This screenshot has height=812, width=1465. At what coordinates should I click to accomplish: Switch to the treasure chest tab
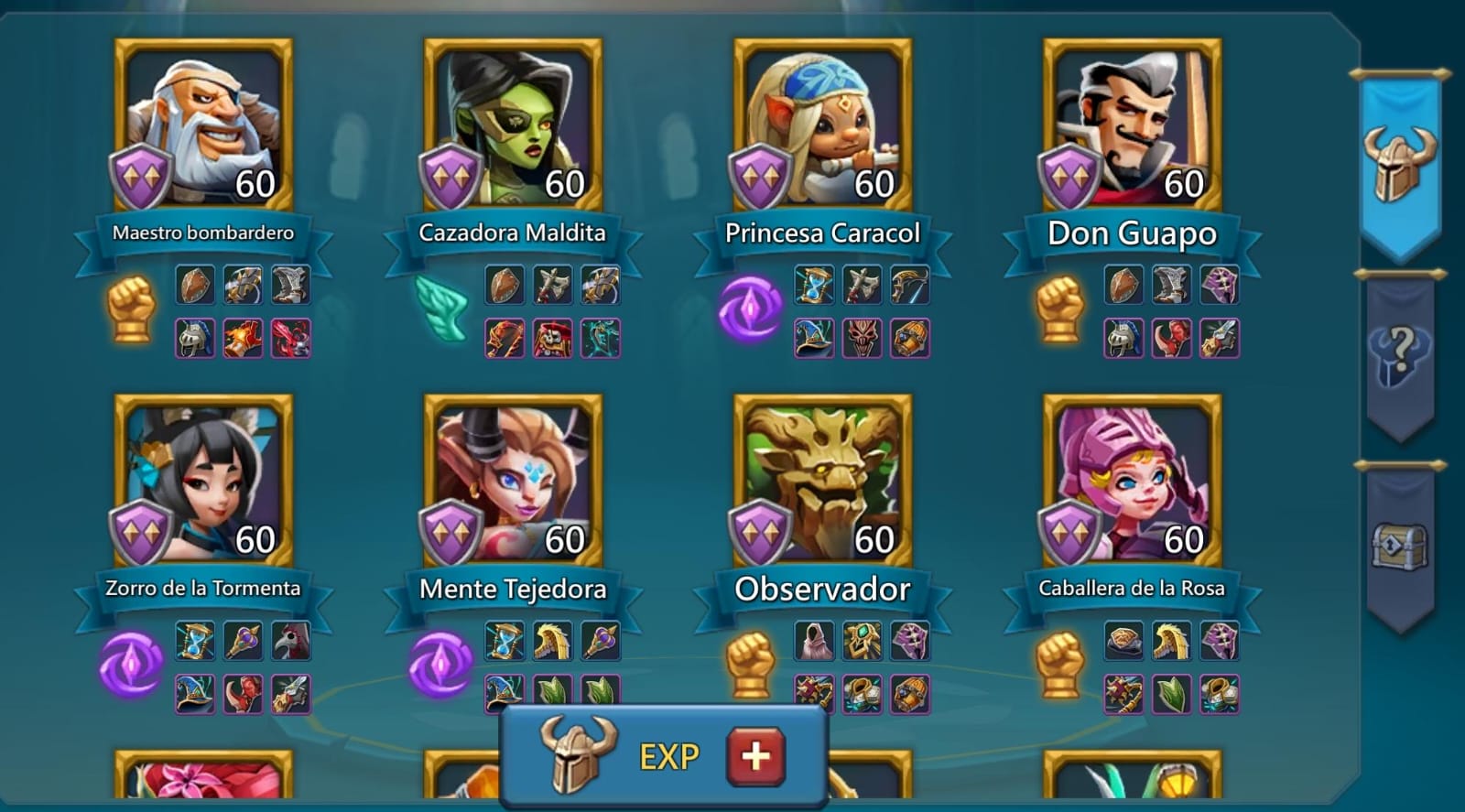point(1399,547)
